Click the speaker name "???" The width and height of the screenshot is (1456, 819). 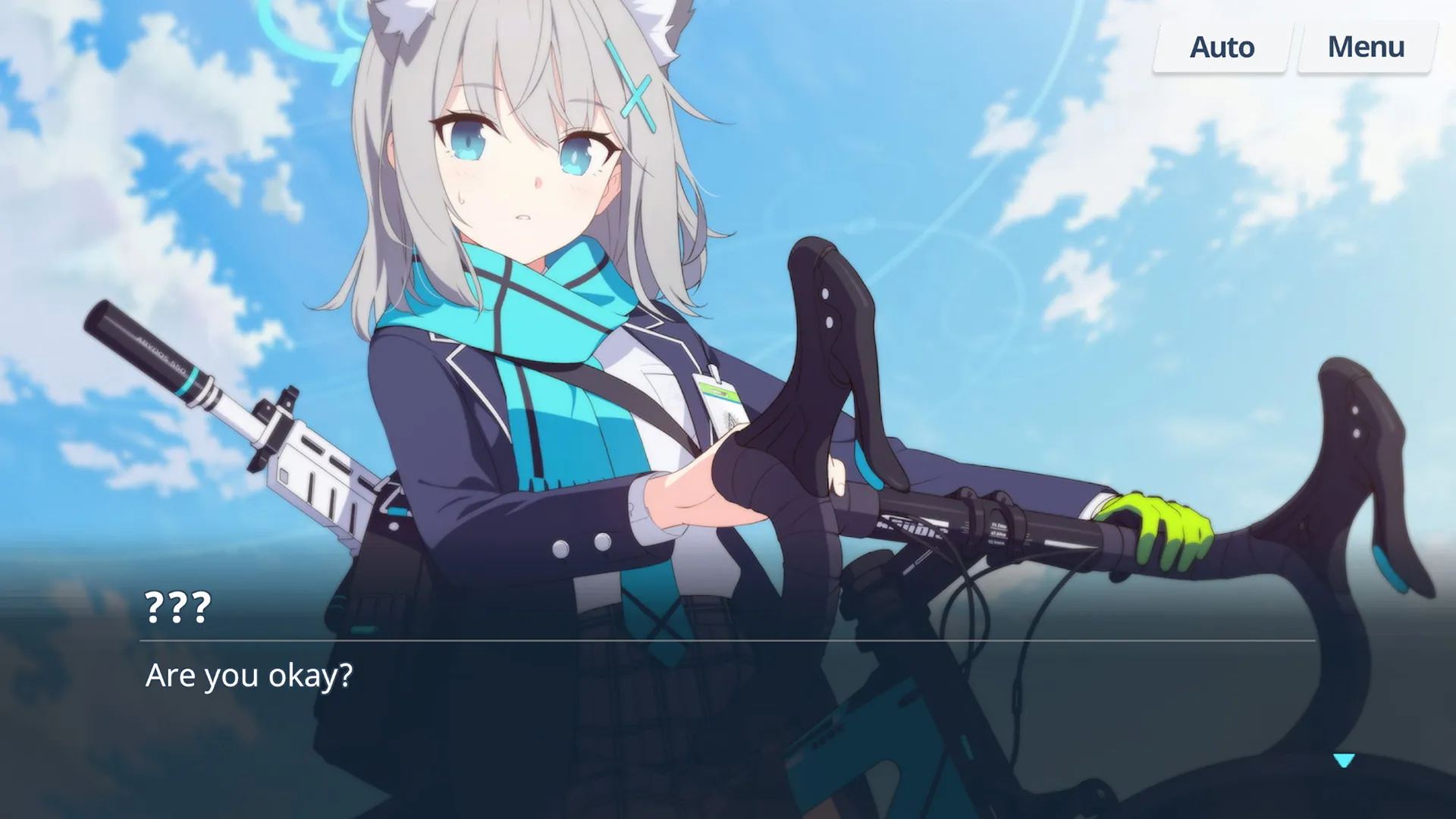176,607
